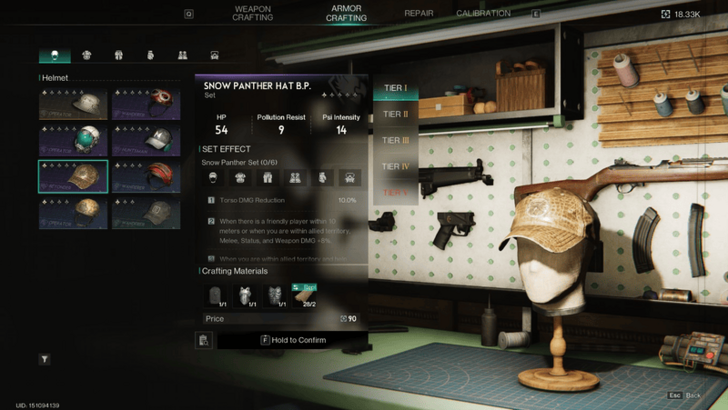Switch to the Repair tab
The height and width of the screenshot is (410, 728).
tap(418, 14)
